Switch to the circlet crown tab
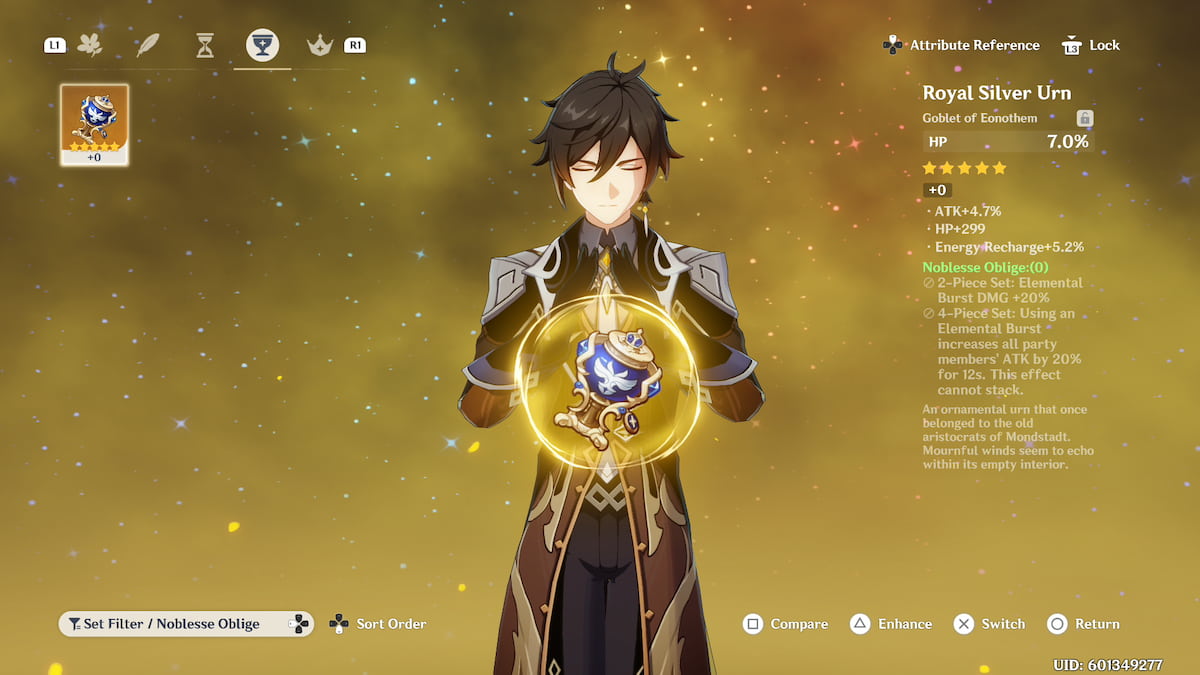Viewport: 1200px width, 675px height. (320, 45)
